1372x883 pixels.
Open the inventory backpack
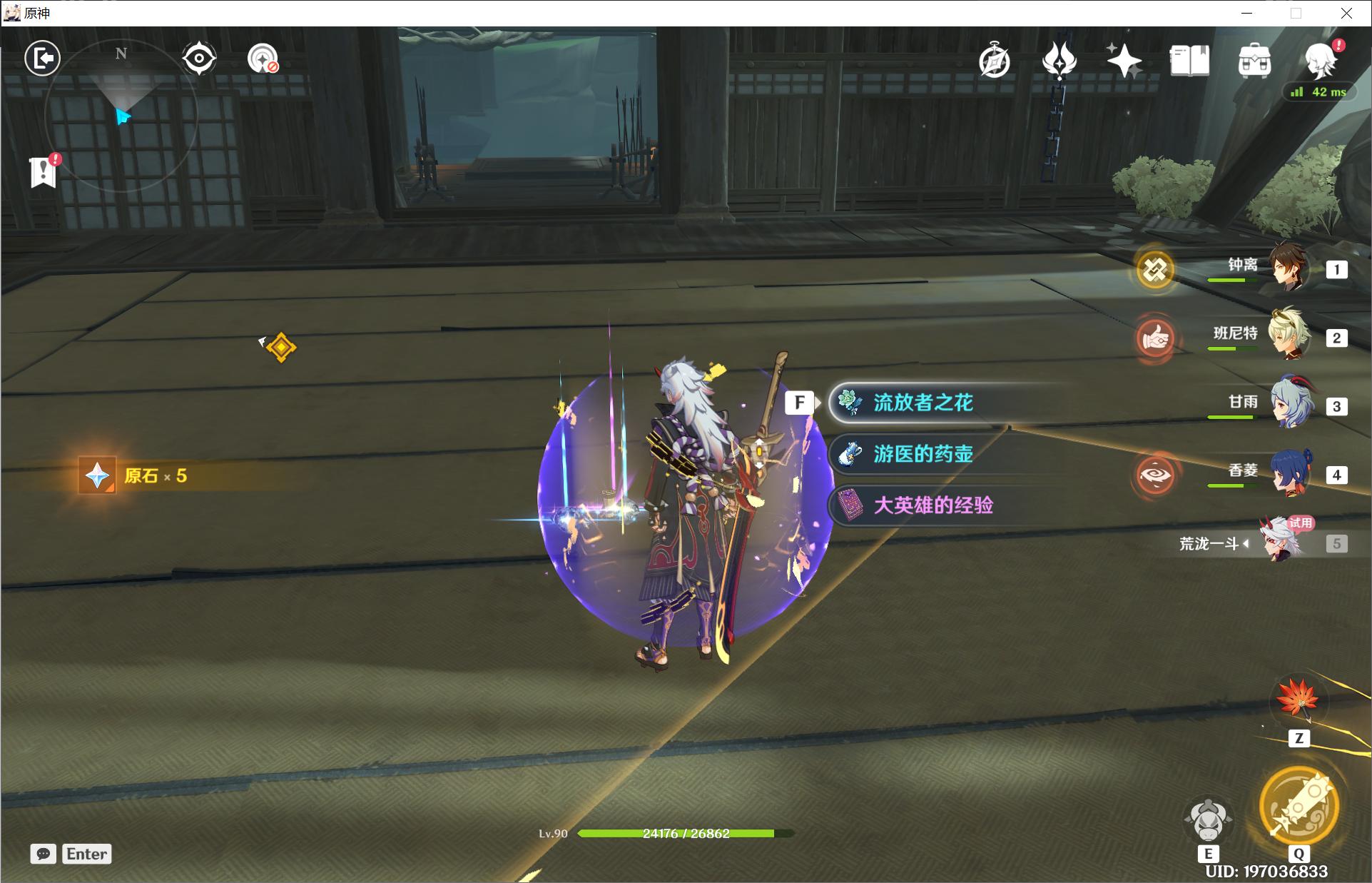(1254, 61)
